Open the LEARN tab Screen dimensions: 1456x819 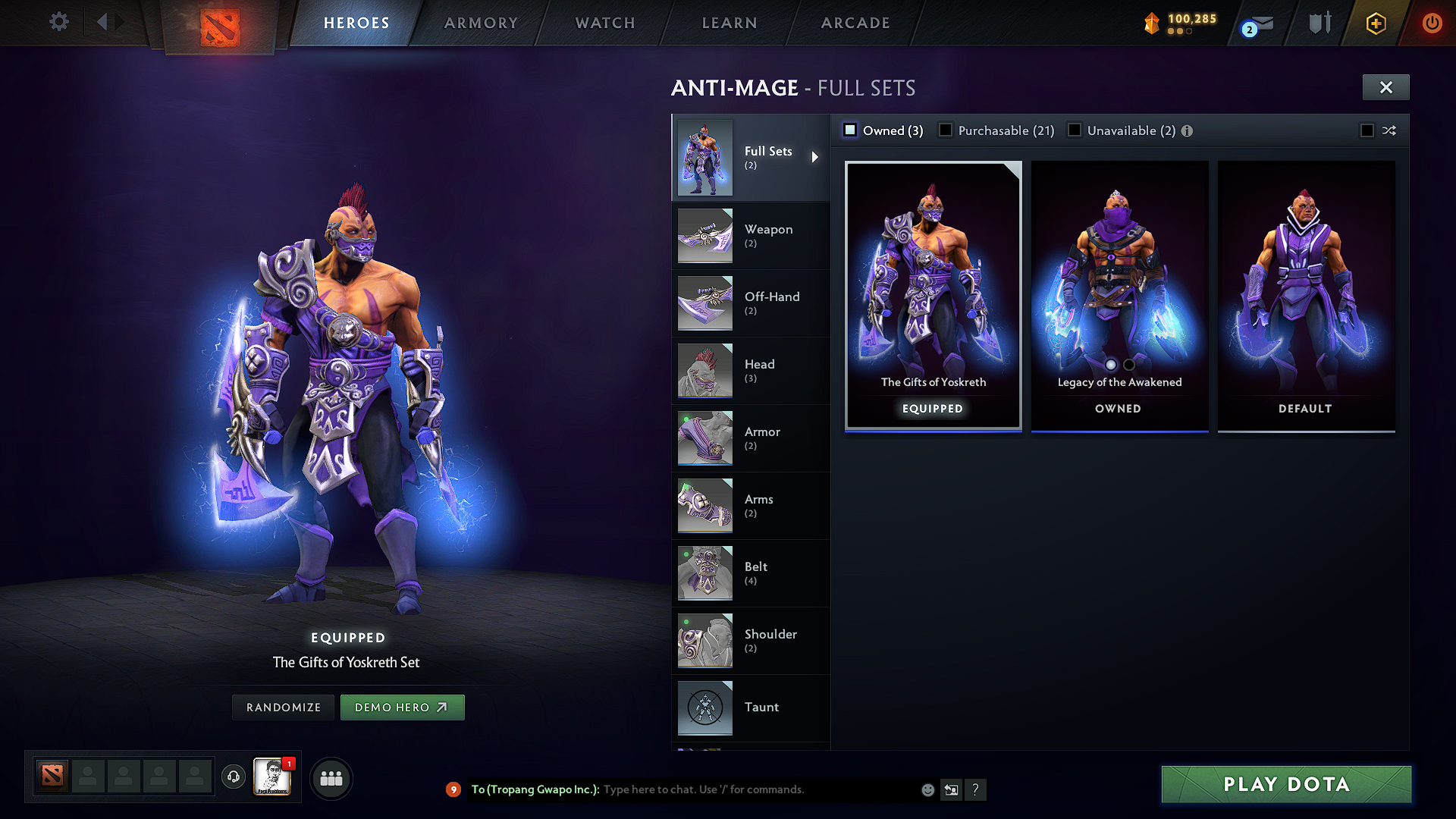tap(729, 23)
